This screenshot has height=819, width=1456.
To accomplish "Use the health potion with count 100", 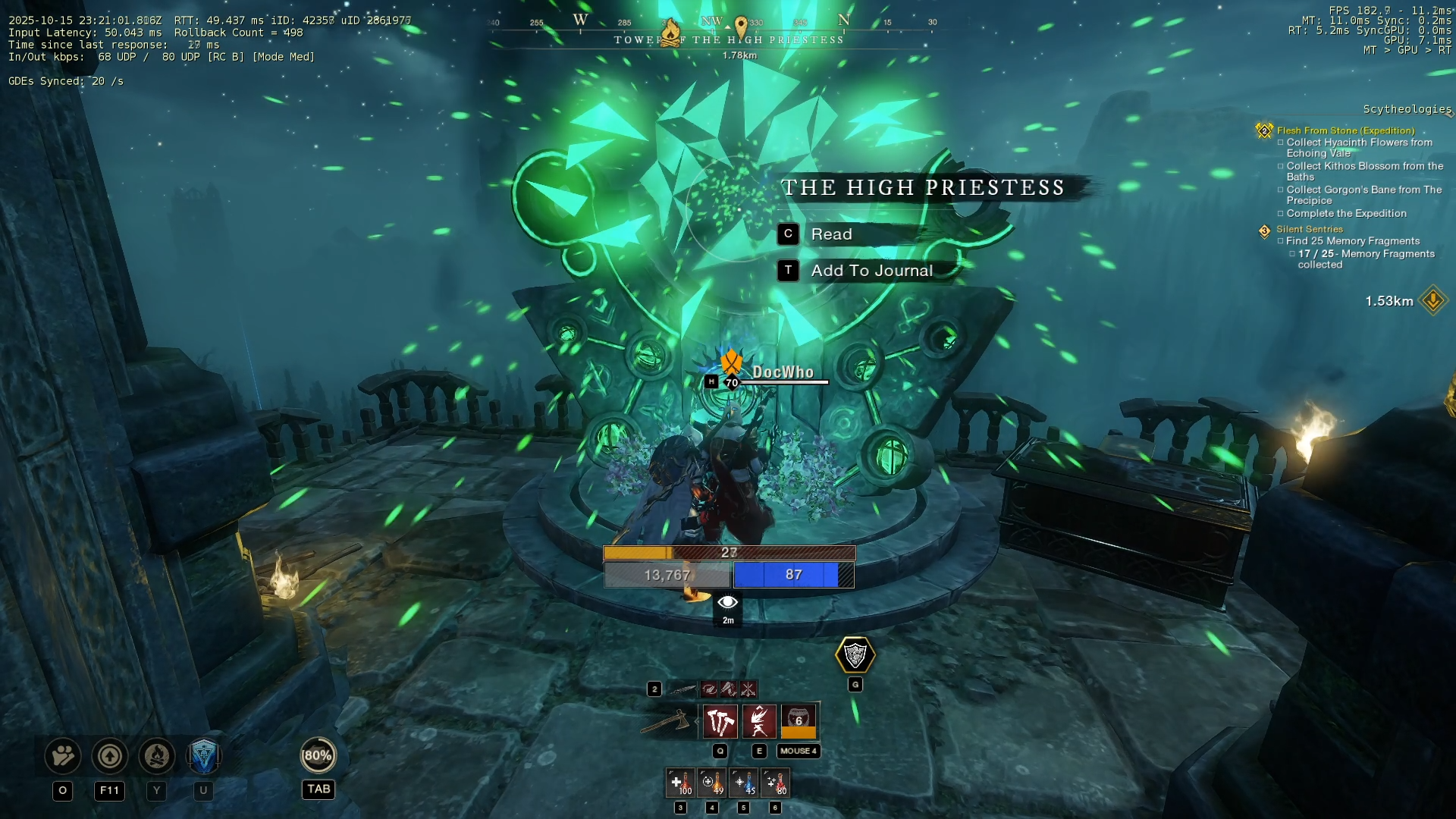I will pos(680,783).
